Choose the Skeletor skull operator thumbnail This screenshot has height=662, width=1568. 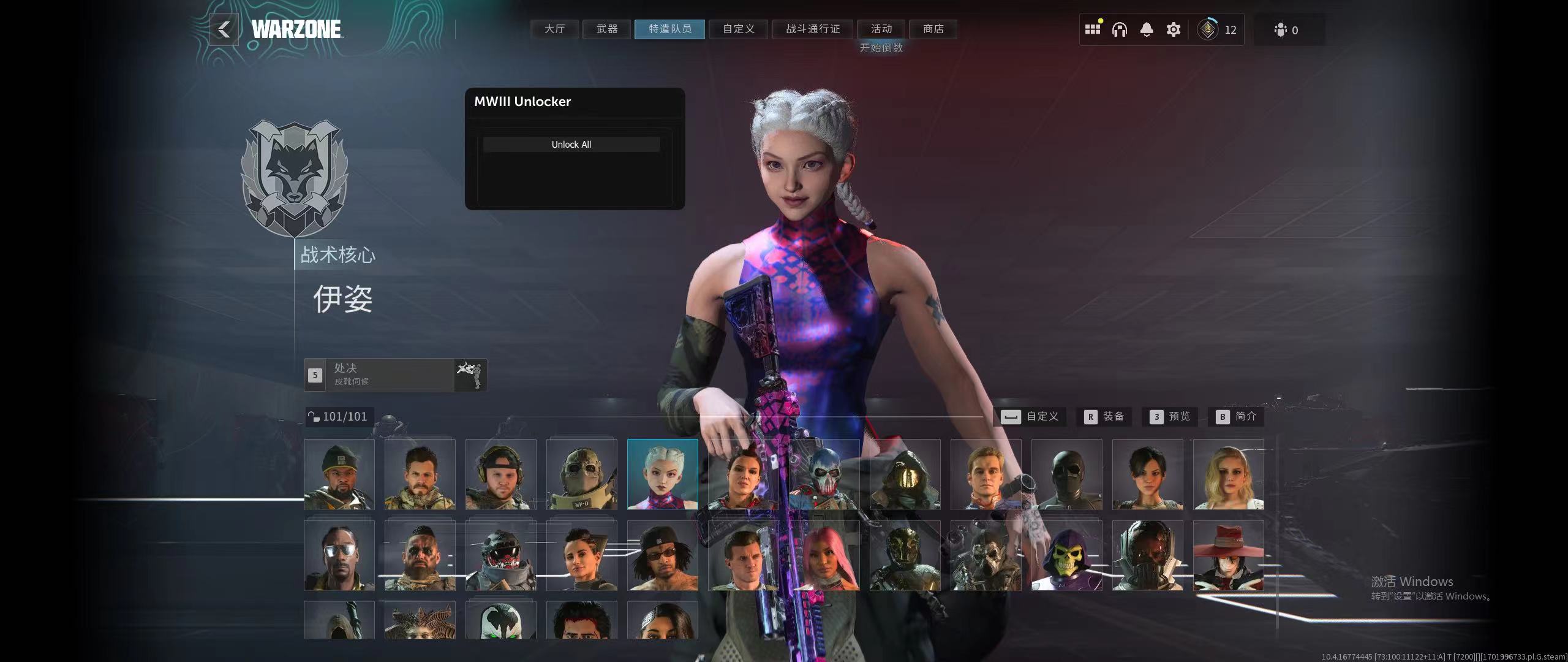click(x=1066, y=555)
